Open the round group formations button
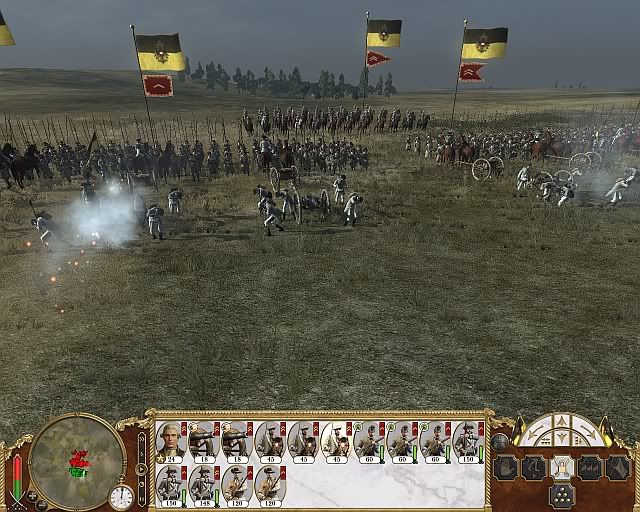The height and width of the screenshot is (512, 640). point(500,441)
